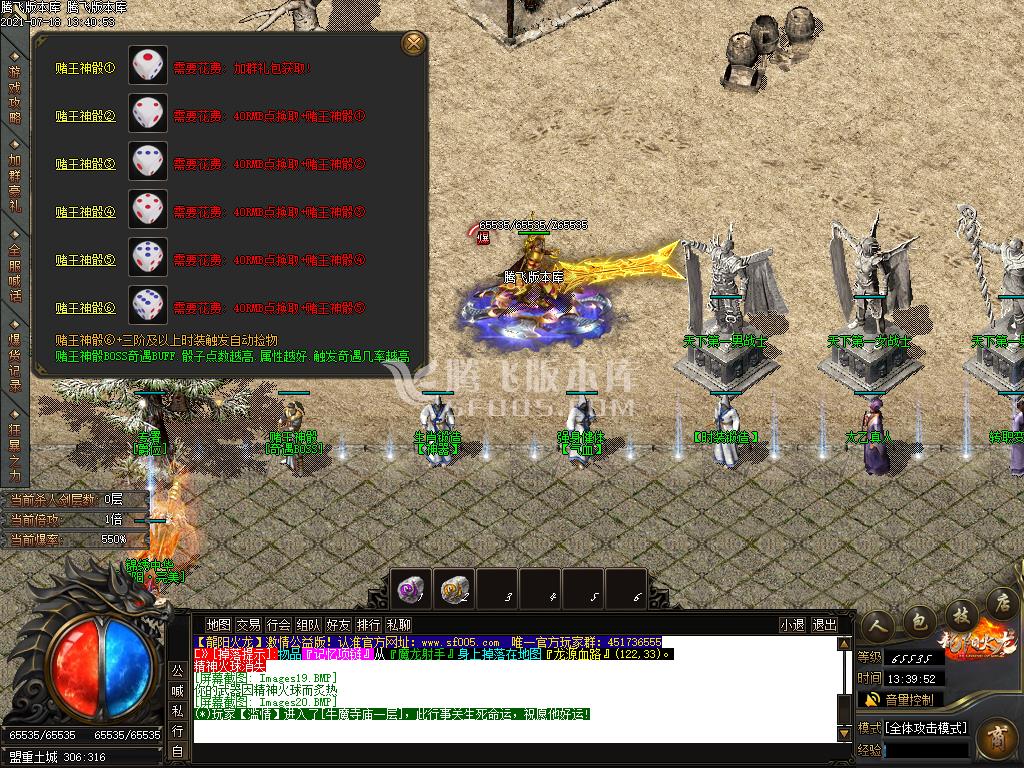Viewport: 1024px width, 768px height.
Task: Open the 好友 friends list
Action: pos(338,625)
